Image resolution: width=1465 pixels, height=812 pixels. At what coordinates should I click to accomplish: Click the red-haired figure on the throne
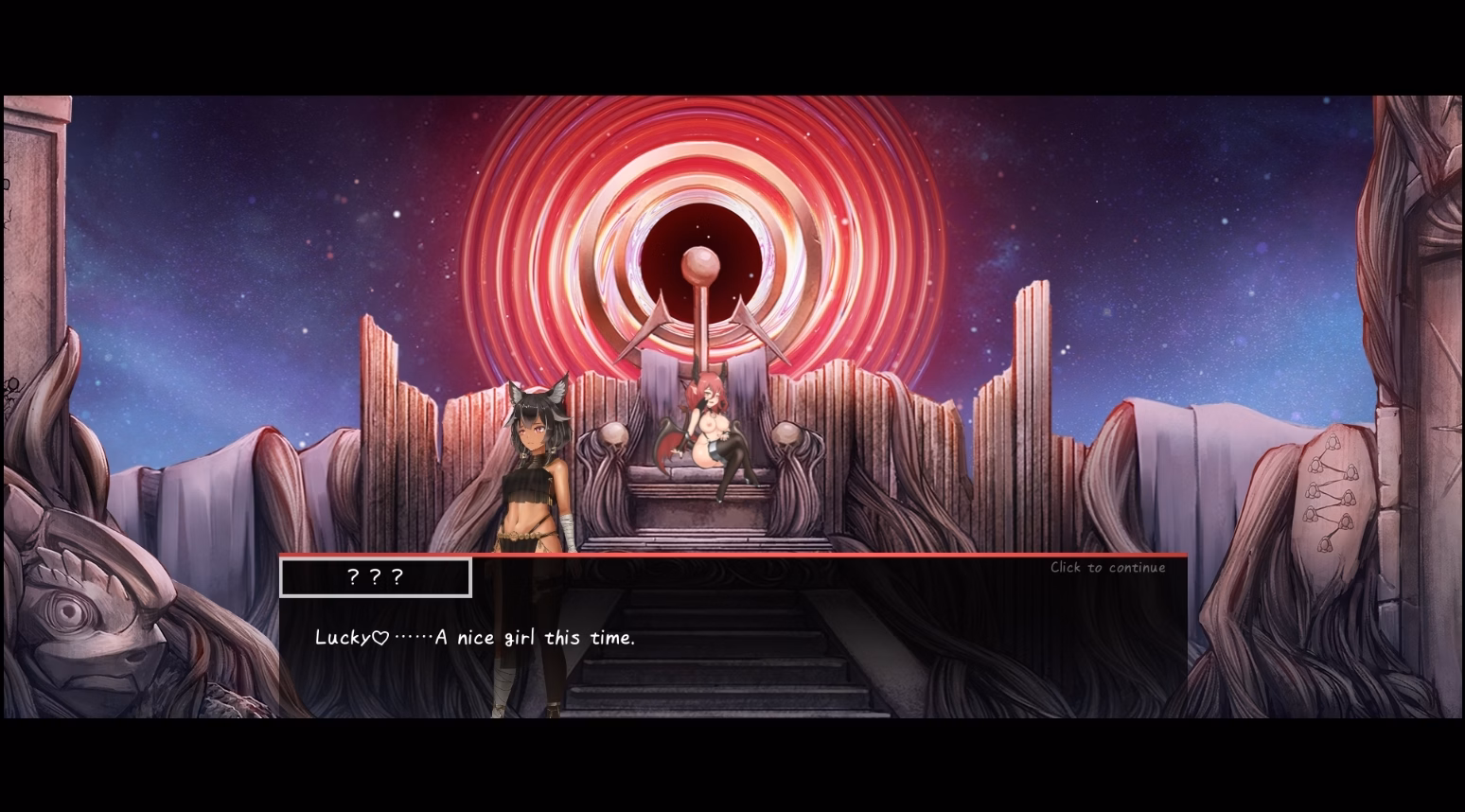point(713,416)
